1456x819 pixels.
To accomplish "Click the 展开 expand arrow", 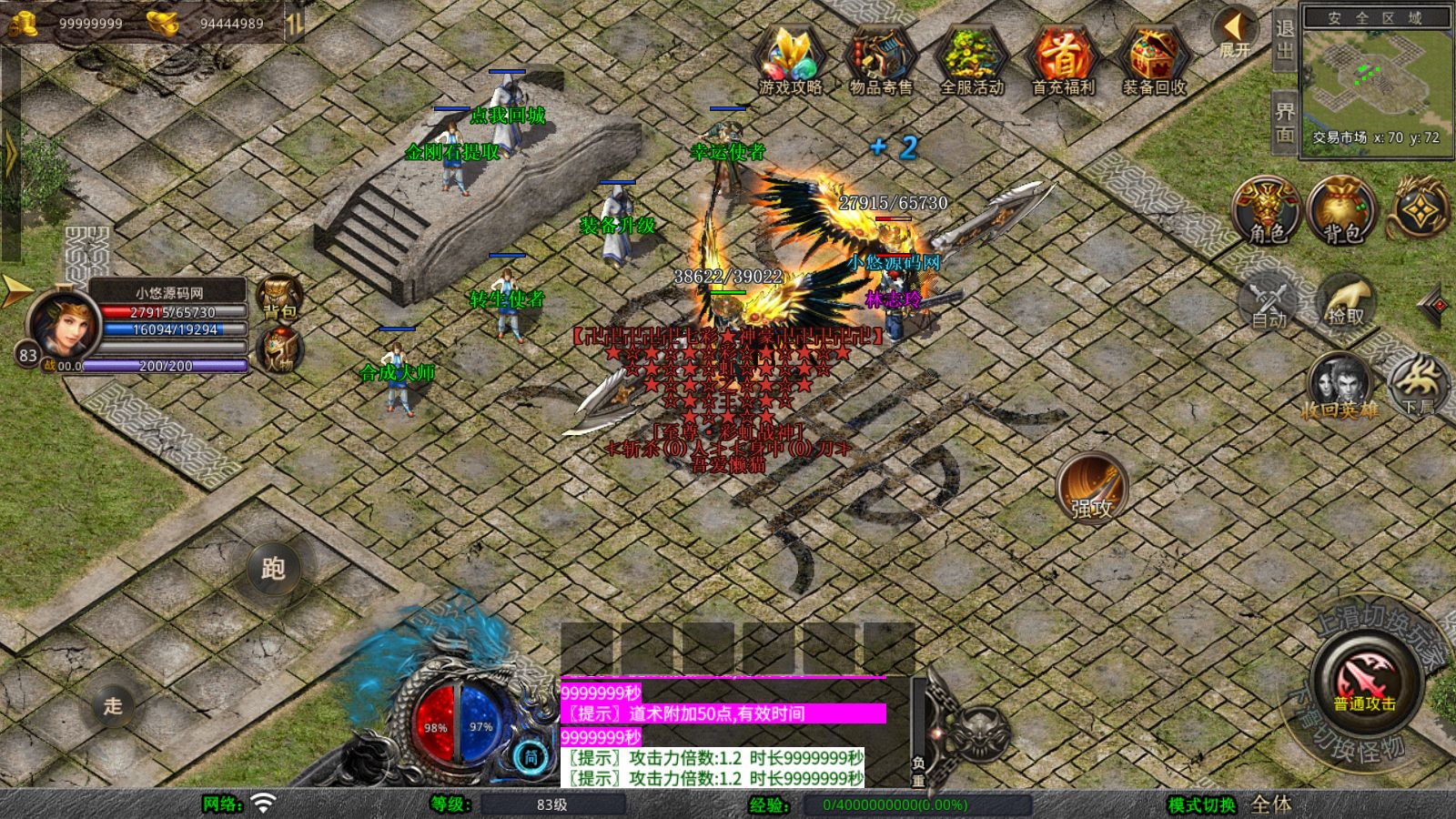I will (1234, 34).
